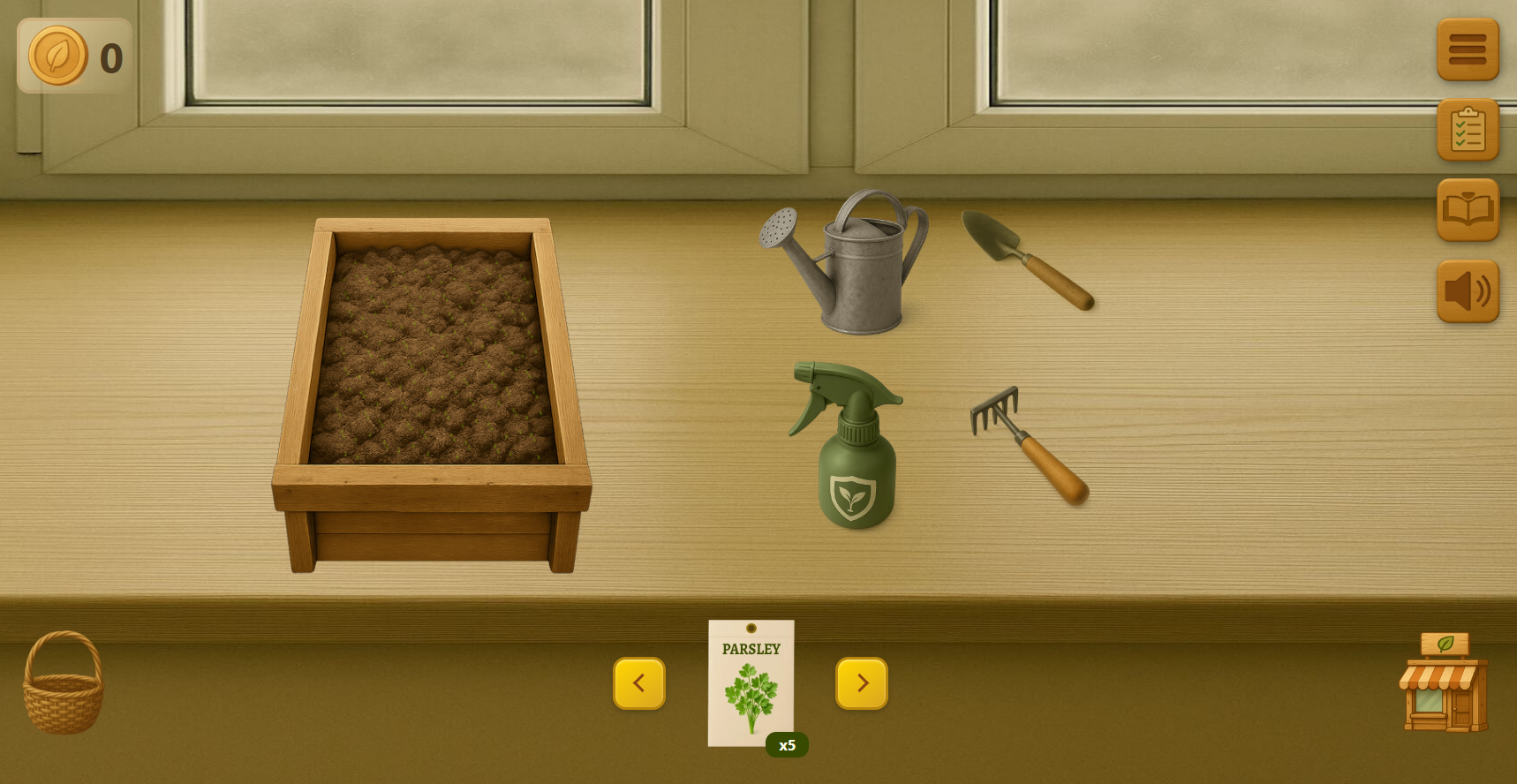Pick up the trowel tool
Viewport: 1517px width, 784px height.
tap(1029, 260)
